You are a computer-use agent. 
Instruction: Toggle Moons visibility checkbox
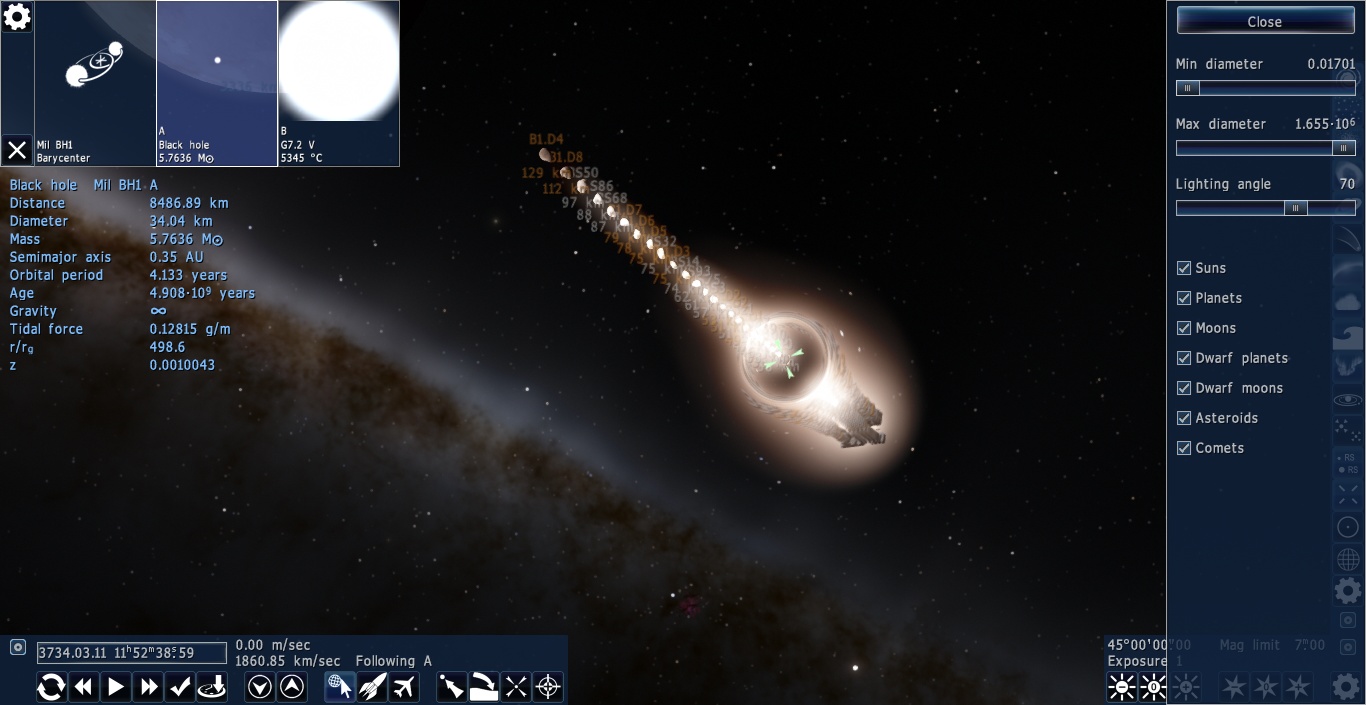tap(1184, 328)
